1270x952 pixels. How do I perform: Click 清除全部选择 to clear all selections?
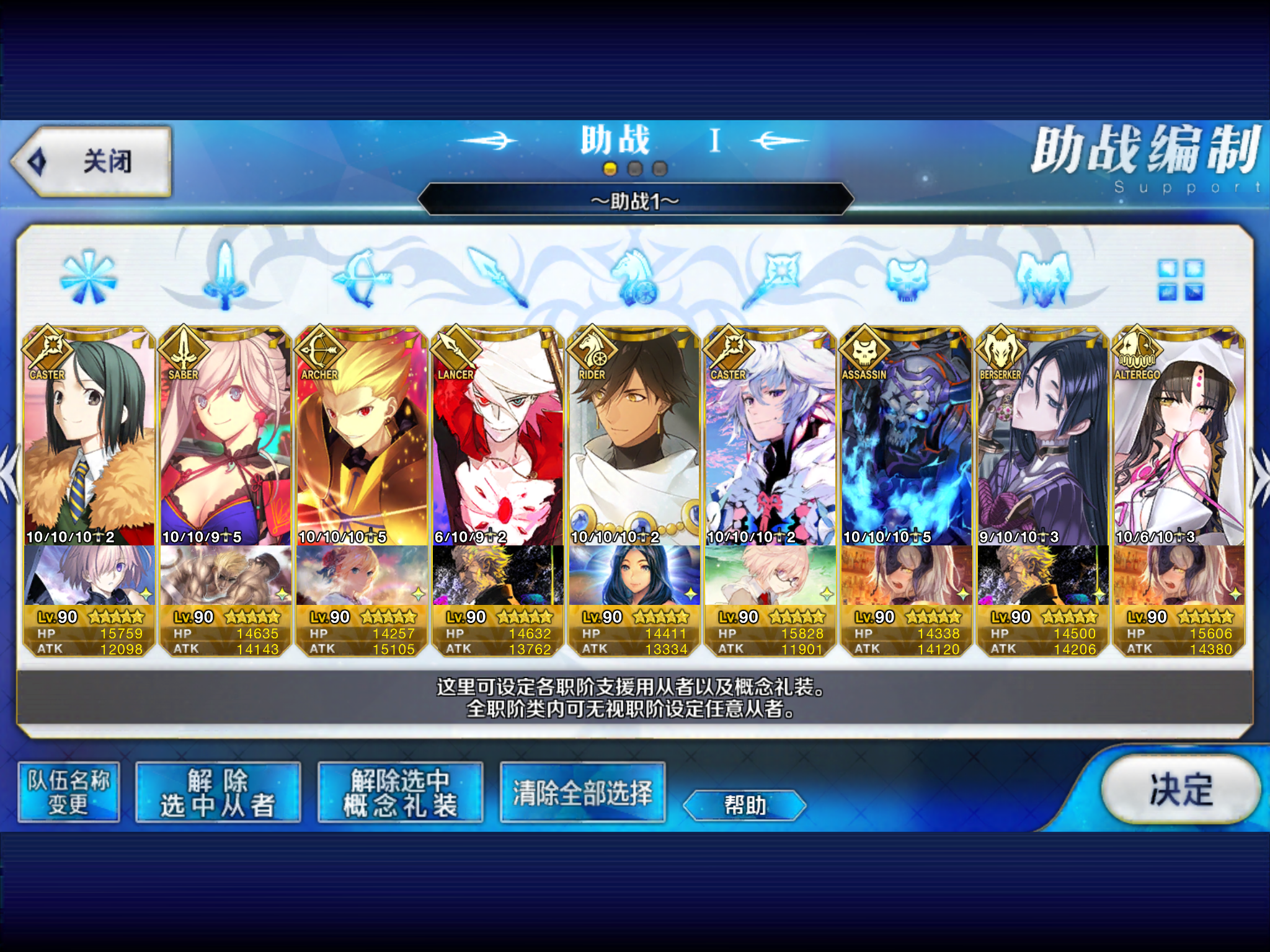coord(582,793)
